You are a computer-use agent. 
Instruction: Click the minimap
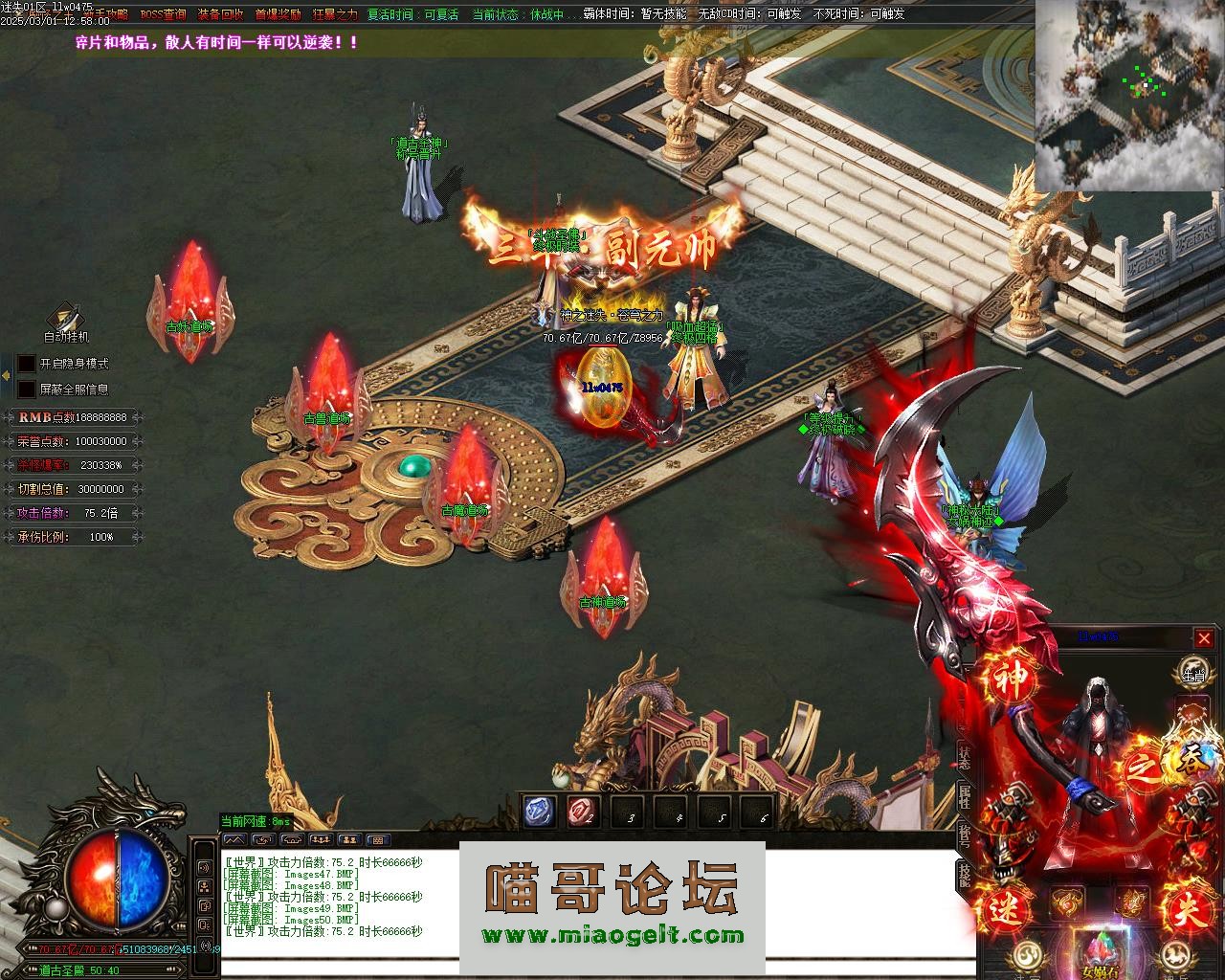1129,94
